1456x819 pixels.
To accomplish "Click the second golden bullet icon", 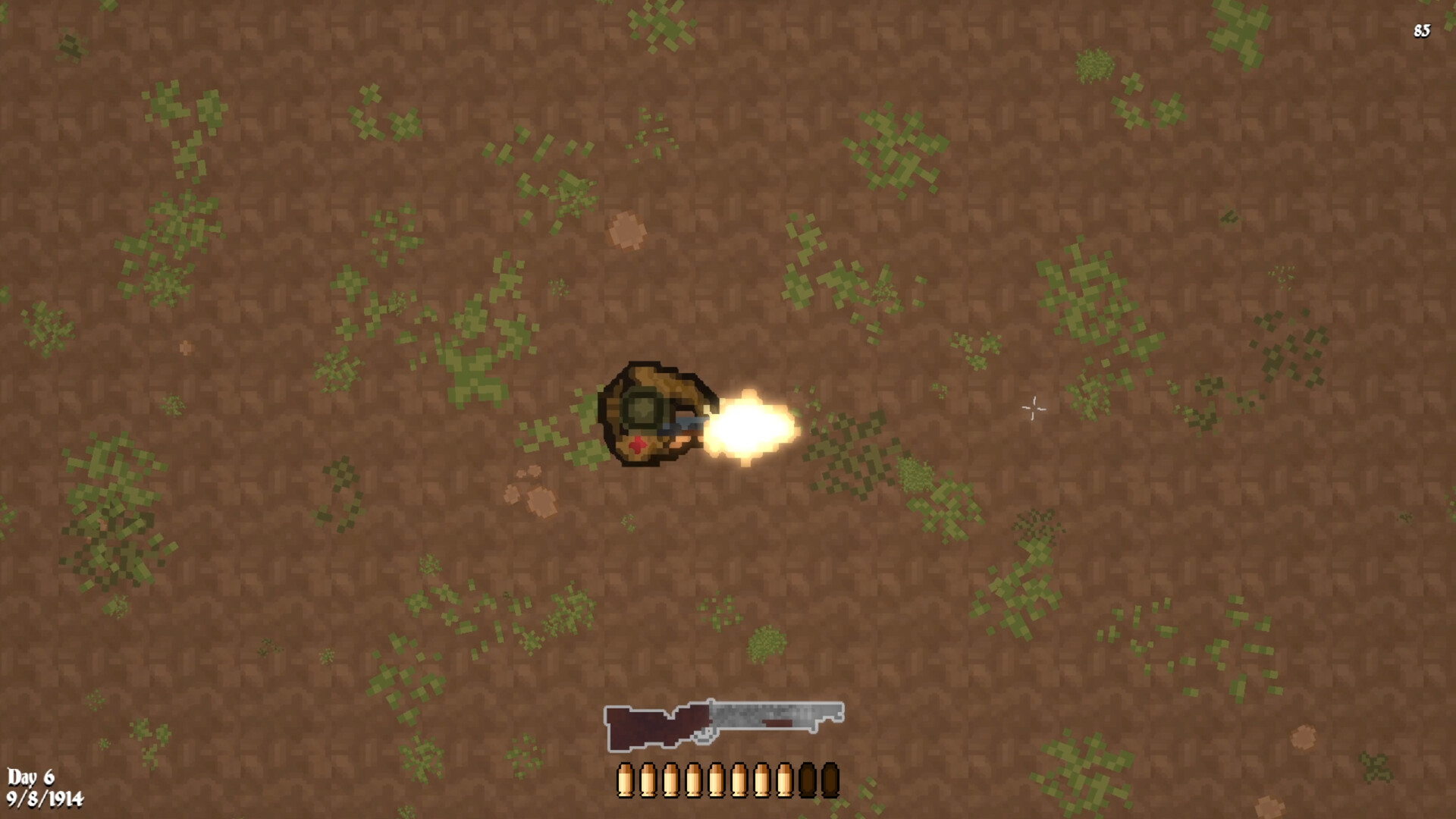I will point(647,779).
